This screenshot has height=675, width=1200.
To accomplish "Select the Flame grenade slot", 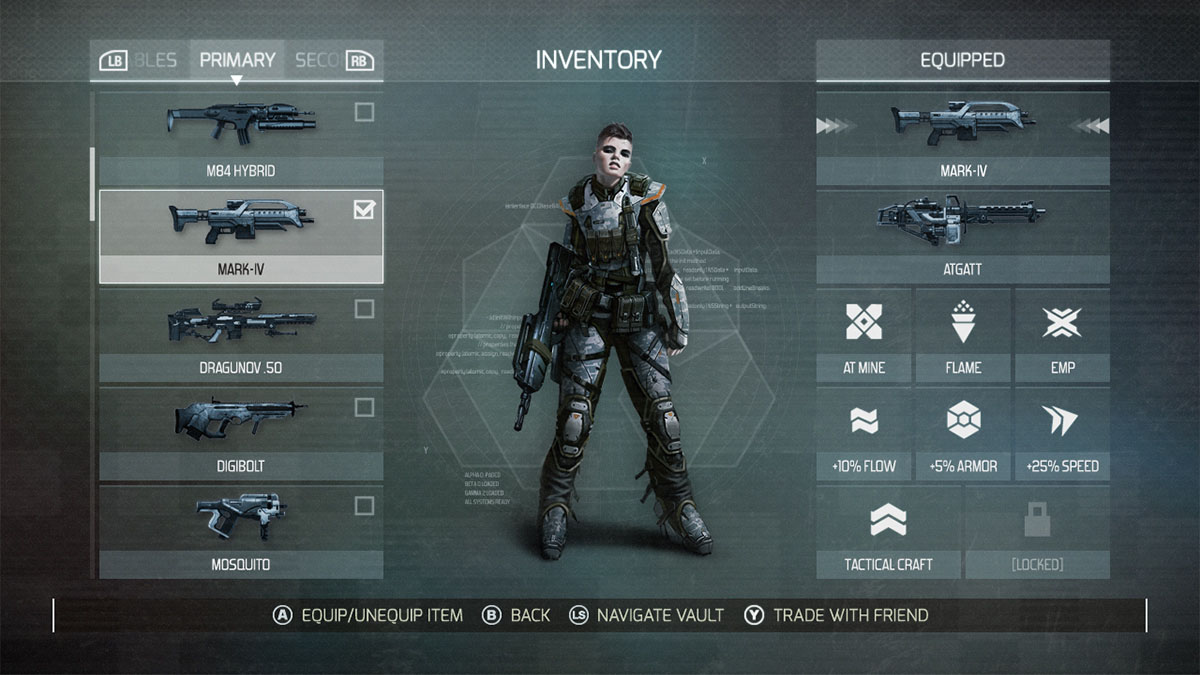I will click(x=962, y=335).
